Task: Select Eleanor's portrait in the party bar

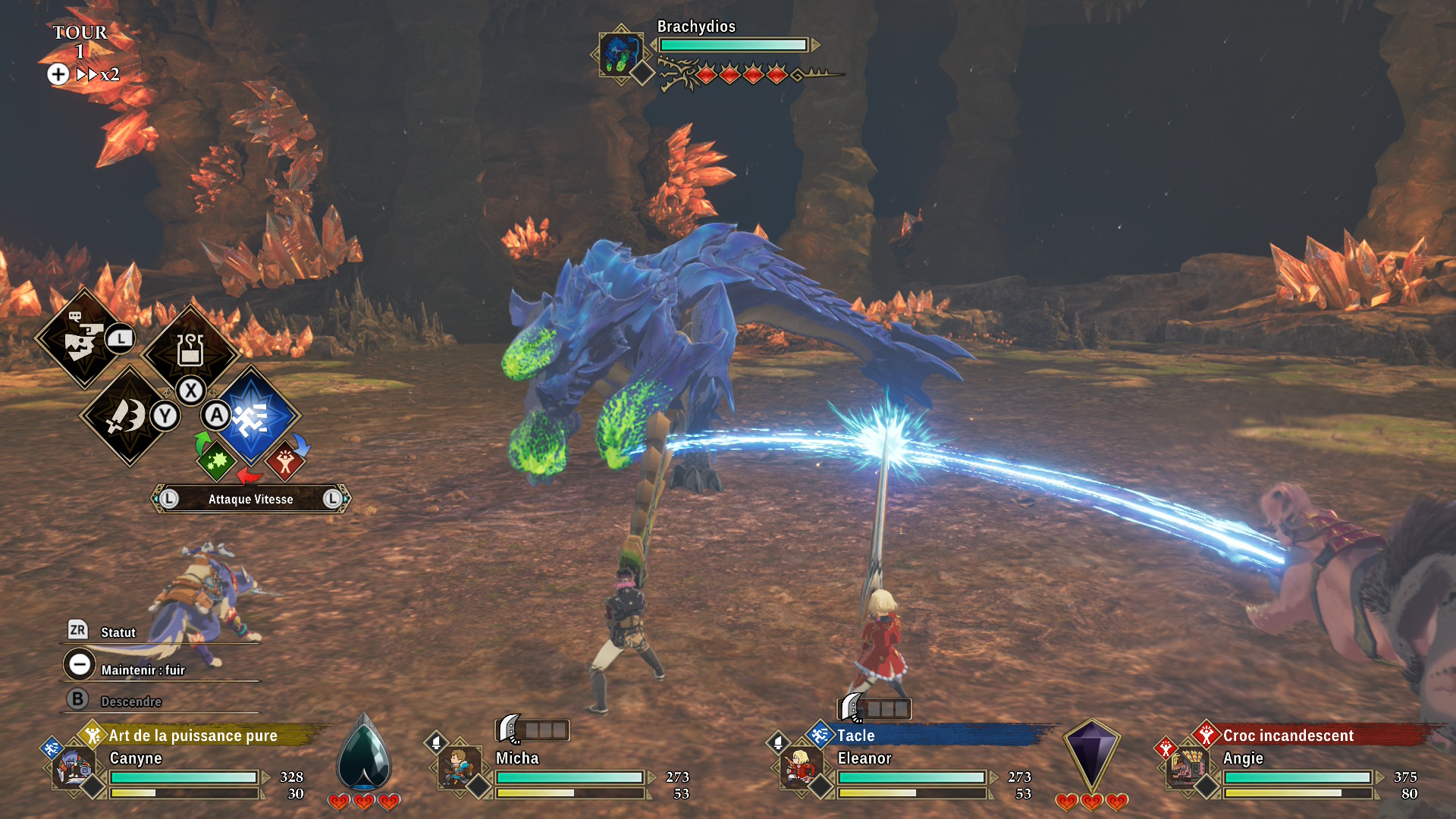Action: coord(799,768)
